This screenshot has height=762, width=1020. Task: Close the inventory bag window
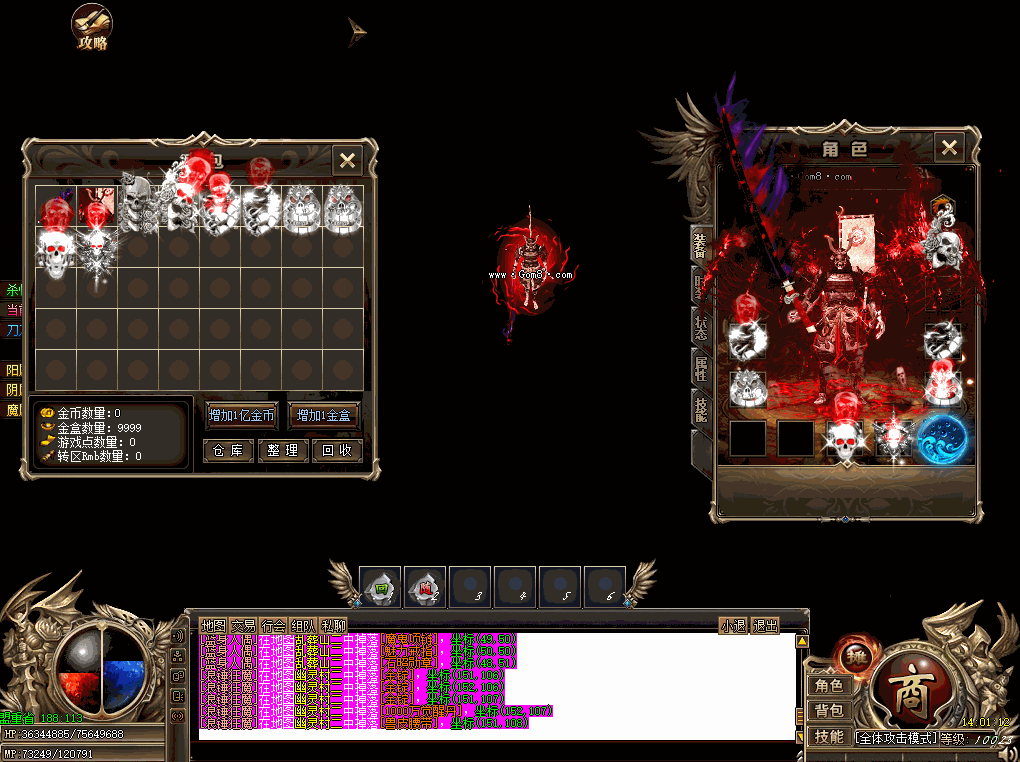(347, 160)
